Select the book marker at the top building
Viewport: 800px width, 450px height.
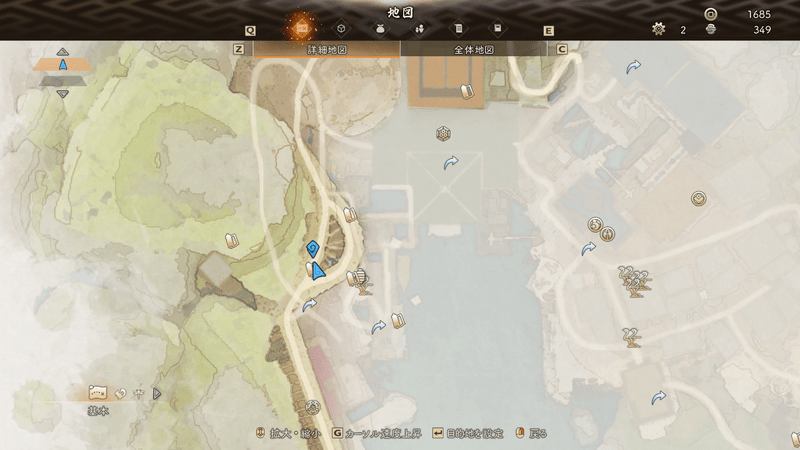464,91
